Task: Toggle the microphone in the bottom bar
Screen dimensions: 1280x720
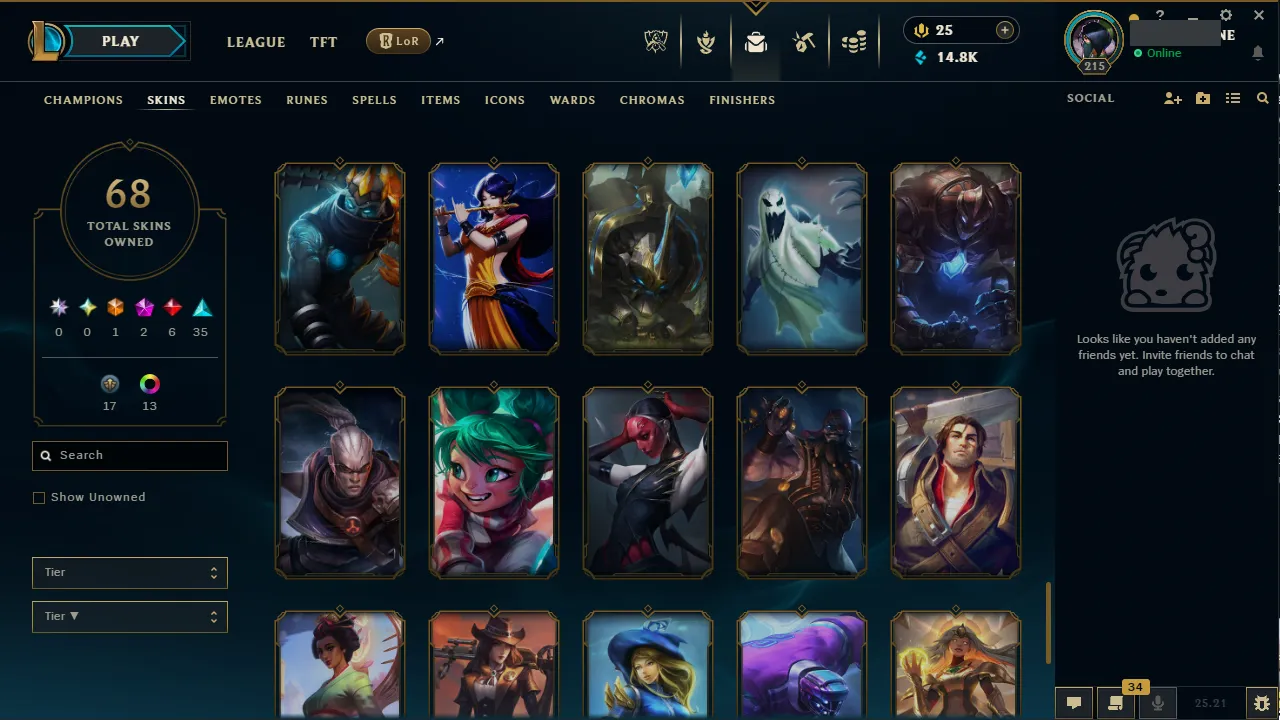Action: click(1157, 701)
